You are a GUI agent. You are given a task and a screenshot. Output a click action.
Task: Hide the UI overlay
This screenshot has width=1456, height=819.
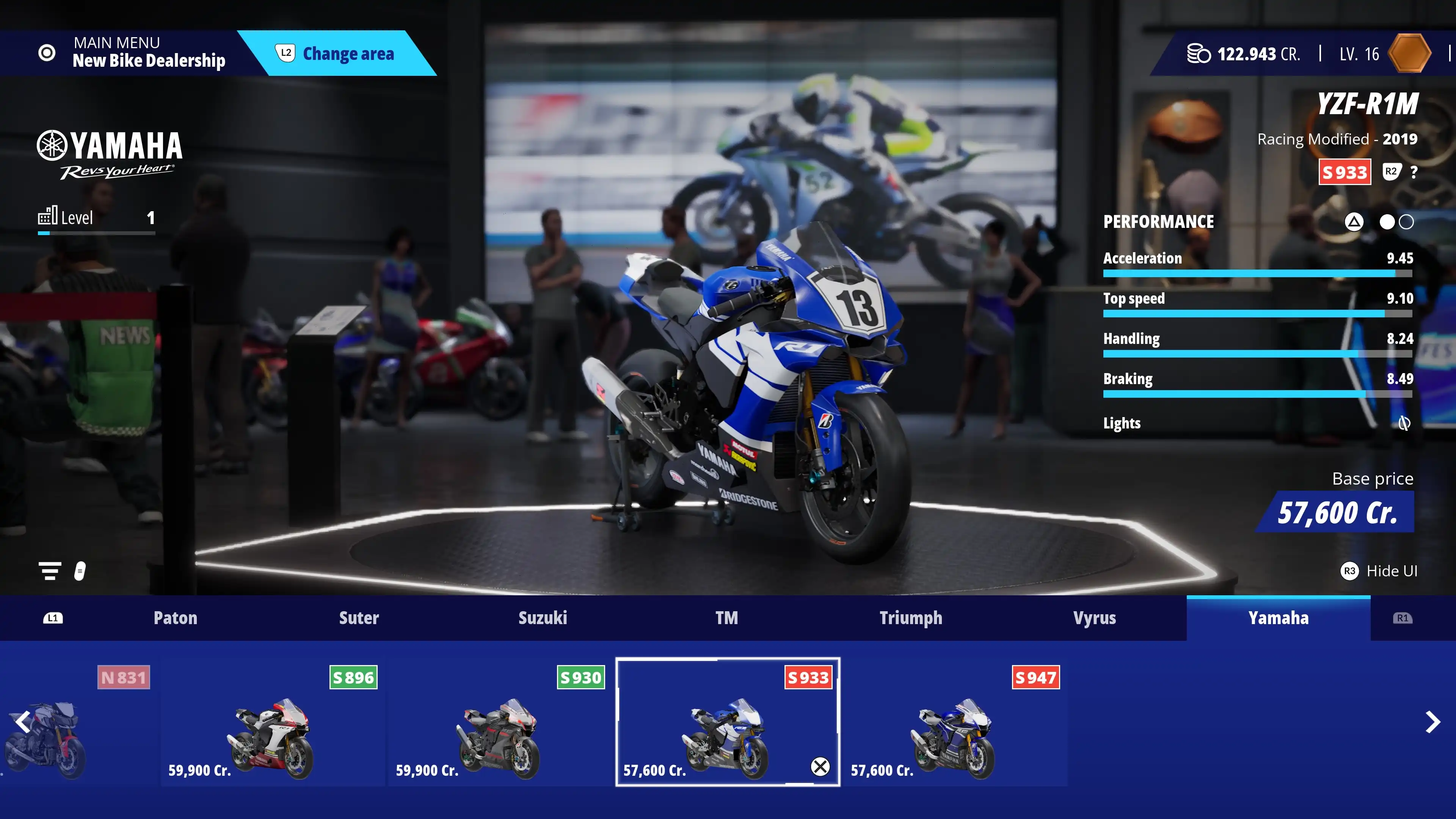1379,571
